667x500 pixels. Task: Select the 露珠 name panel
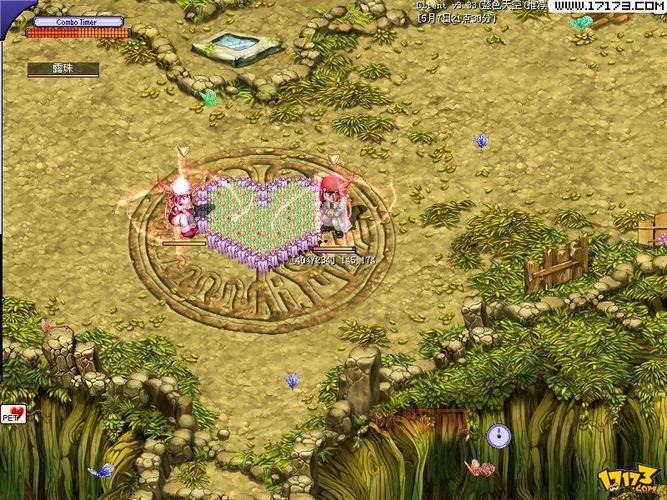[63, 69]
